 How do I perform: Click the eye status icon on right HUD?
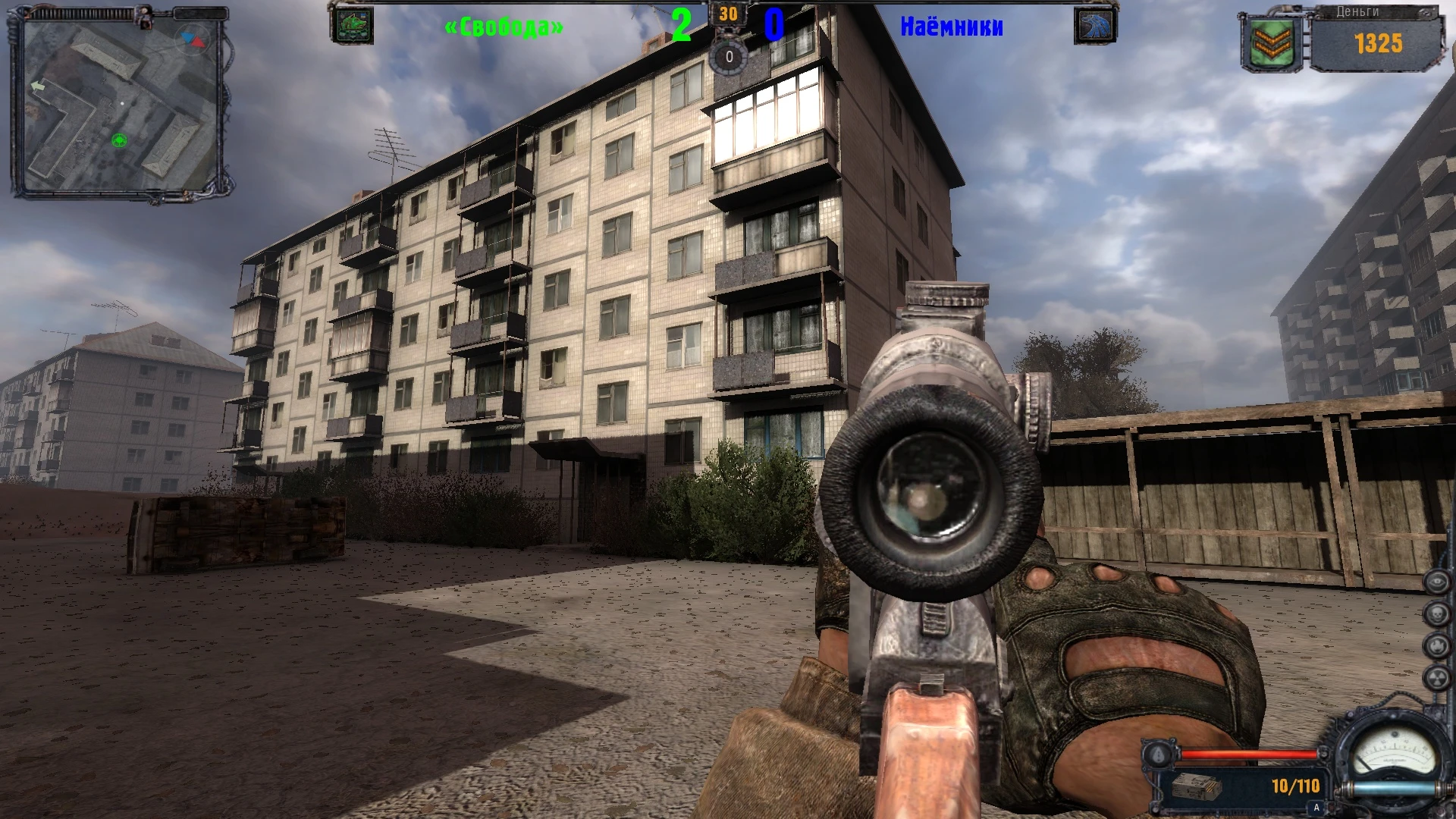pyautogui.click(x=1438, y=581)
